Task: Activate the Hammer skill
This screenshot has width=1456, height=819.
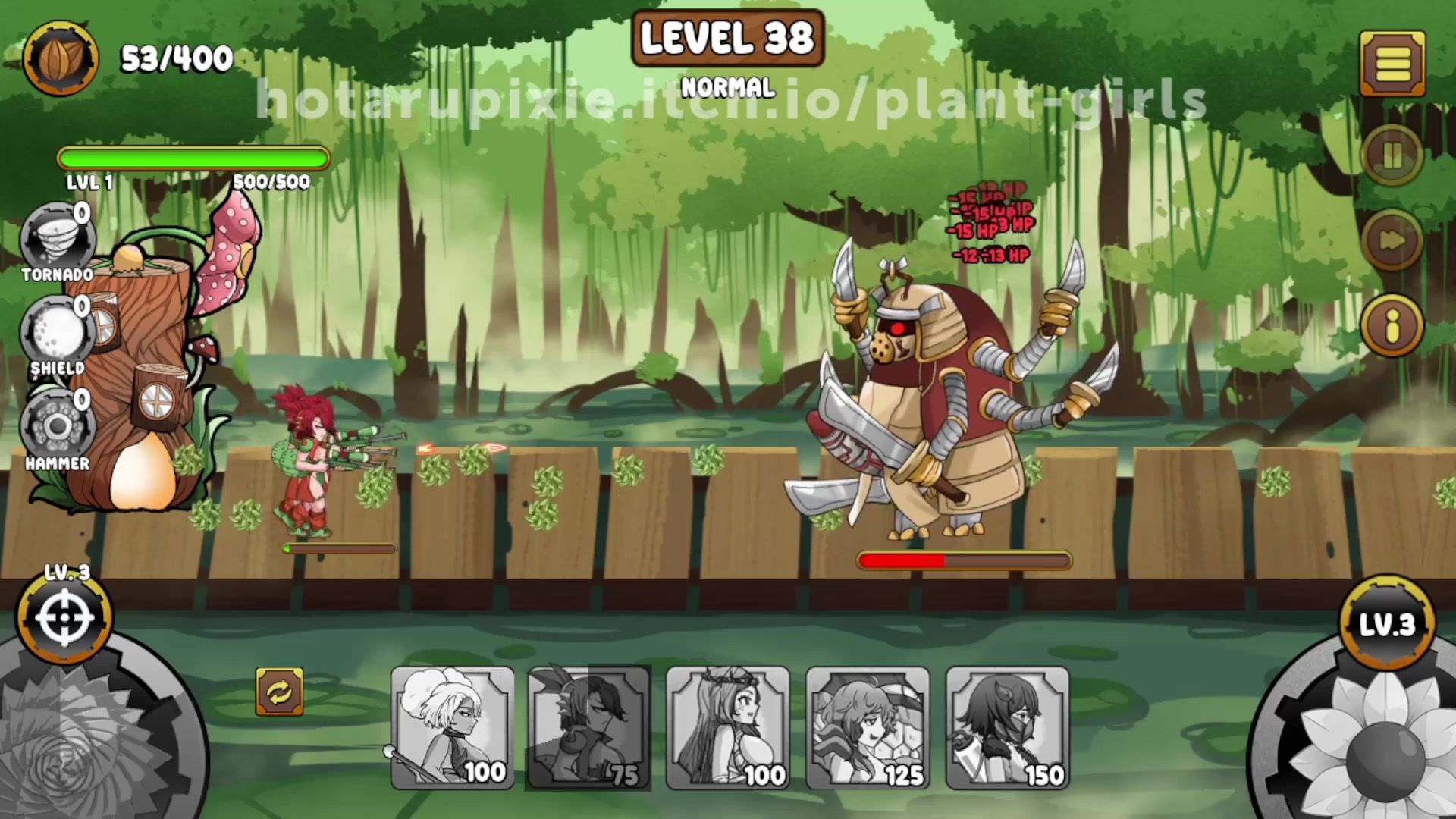Action: point(57,426)
